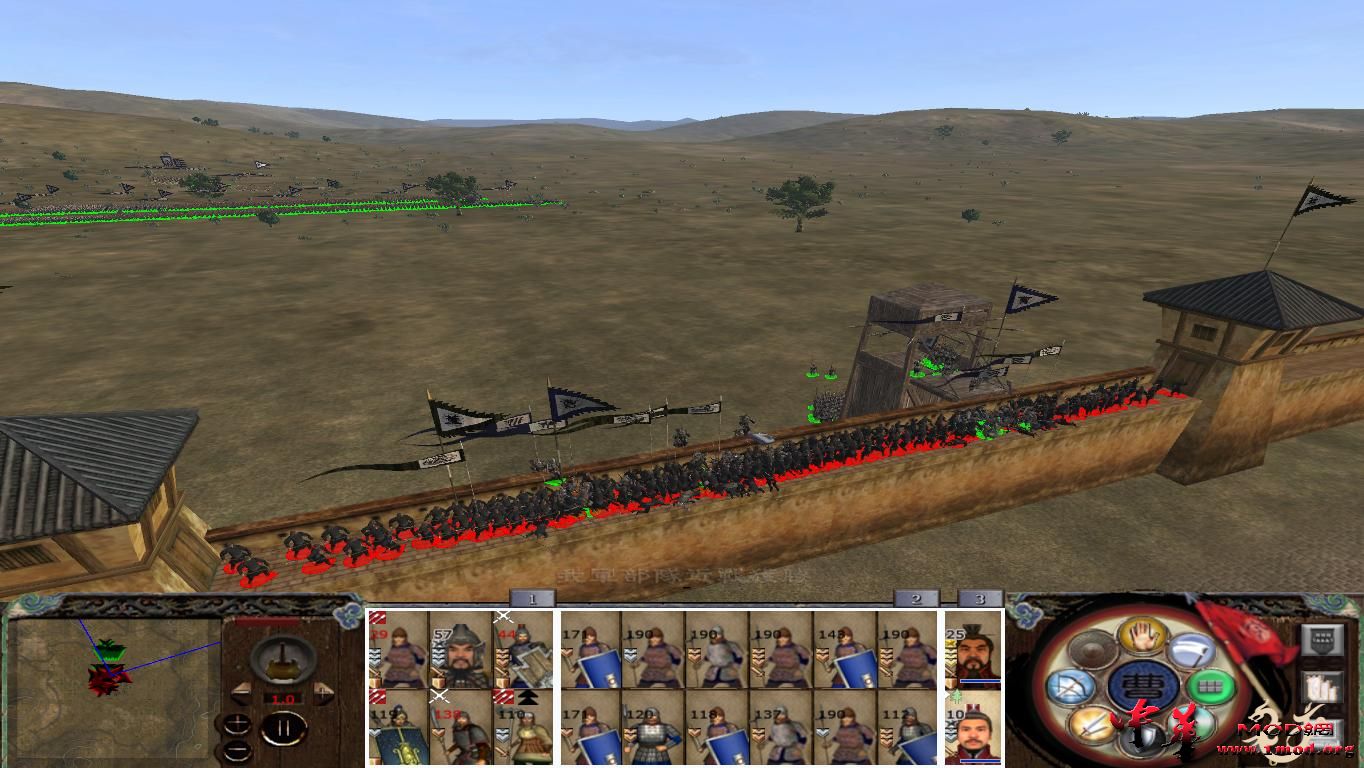Open the army list panel icon at top right
Screen dimensions: 1364x768
tap(1320, 640)
